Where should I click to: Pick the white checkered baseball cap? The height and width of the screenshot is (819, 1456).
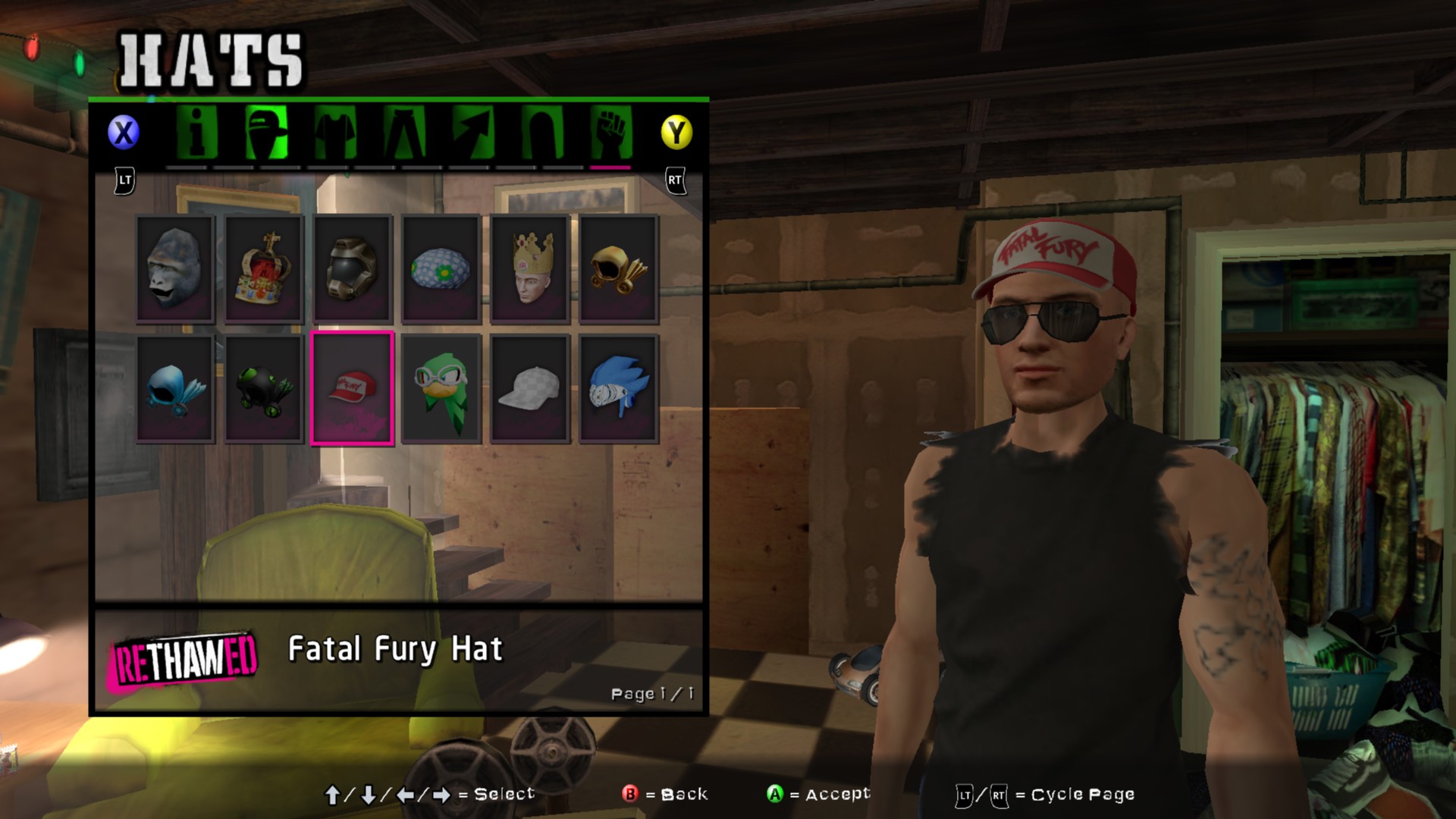[530, 388]
